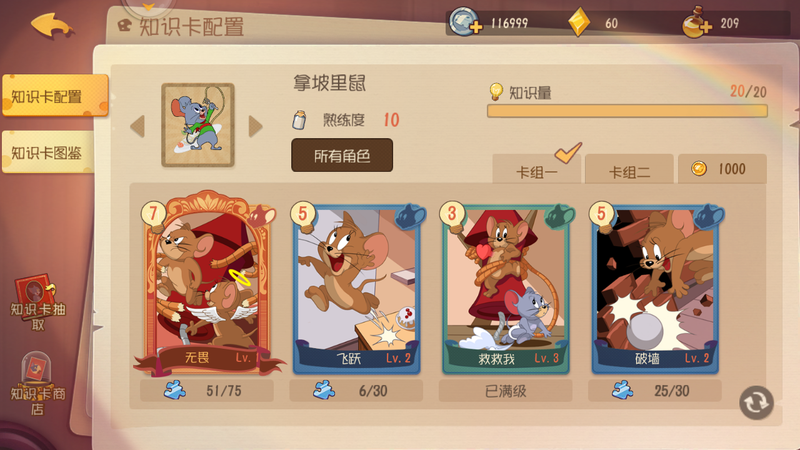Switch to 知识卡图鉴 side tab
Image resolution: width=800 pixels, height=450 pixels.
50,153
